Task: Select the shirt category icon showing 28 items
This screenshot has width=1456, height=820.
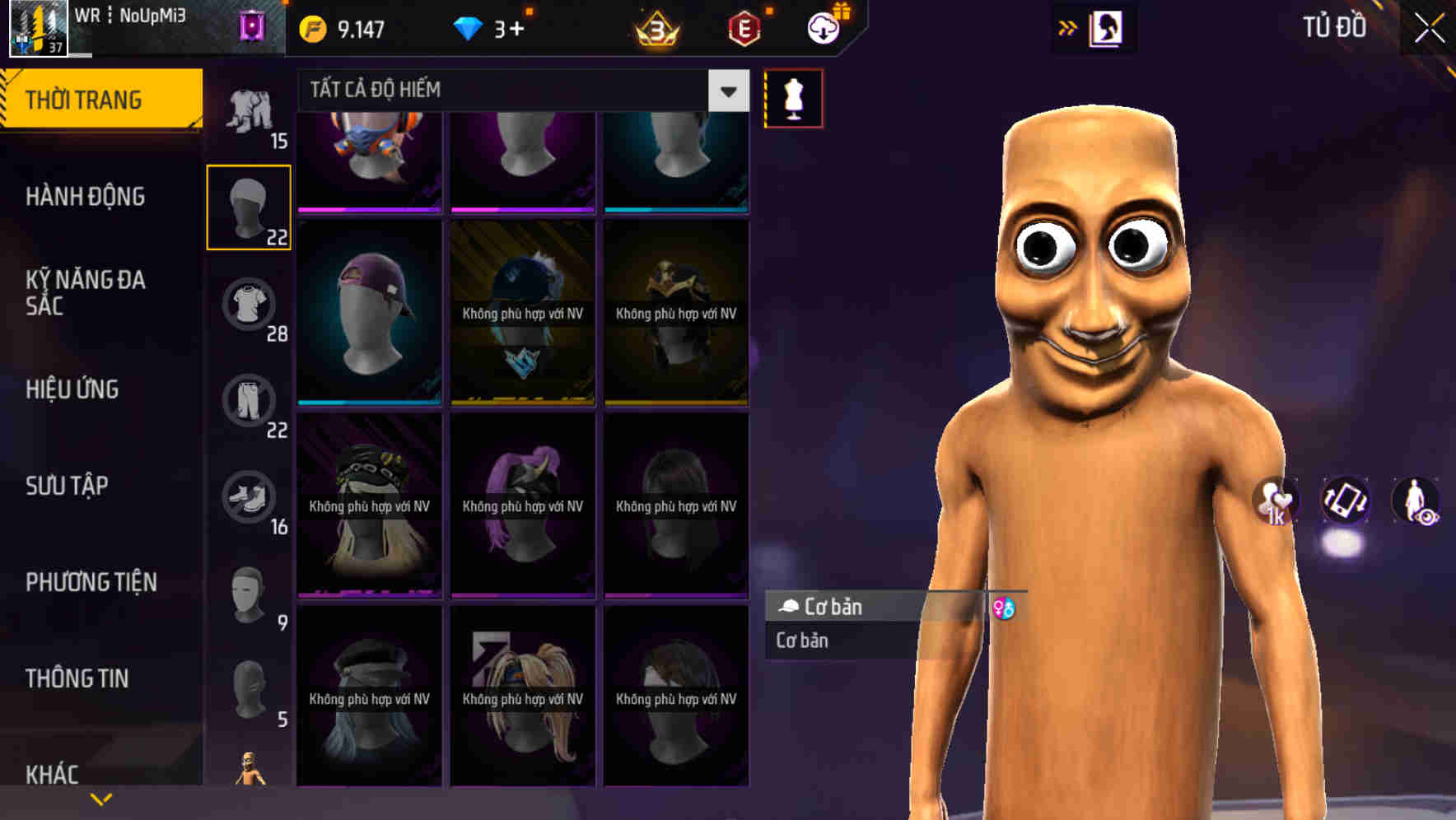Action: pos(249,303)
